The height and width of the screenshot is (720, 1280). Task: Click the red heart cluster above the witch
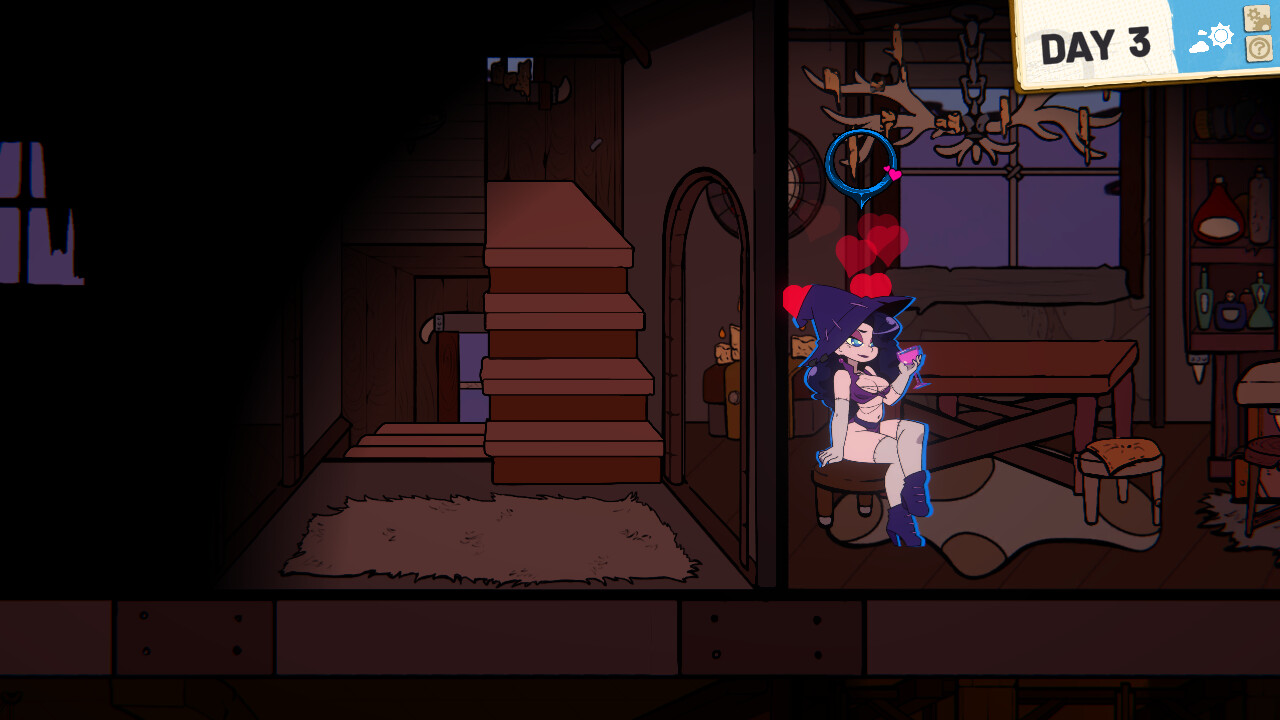(x=870, y=250)
